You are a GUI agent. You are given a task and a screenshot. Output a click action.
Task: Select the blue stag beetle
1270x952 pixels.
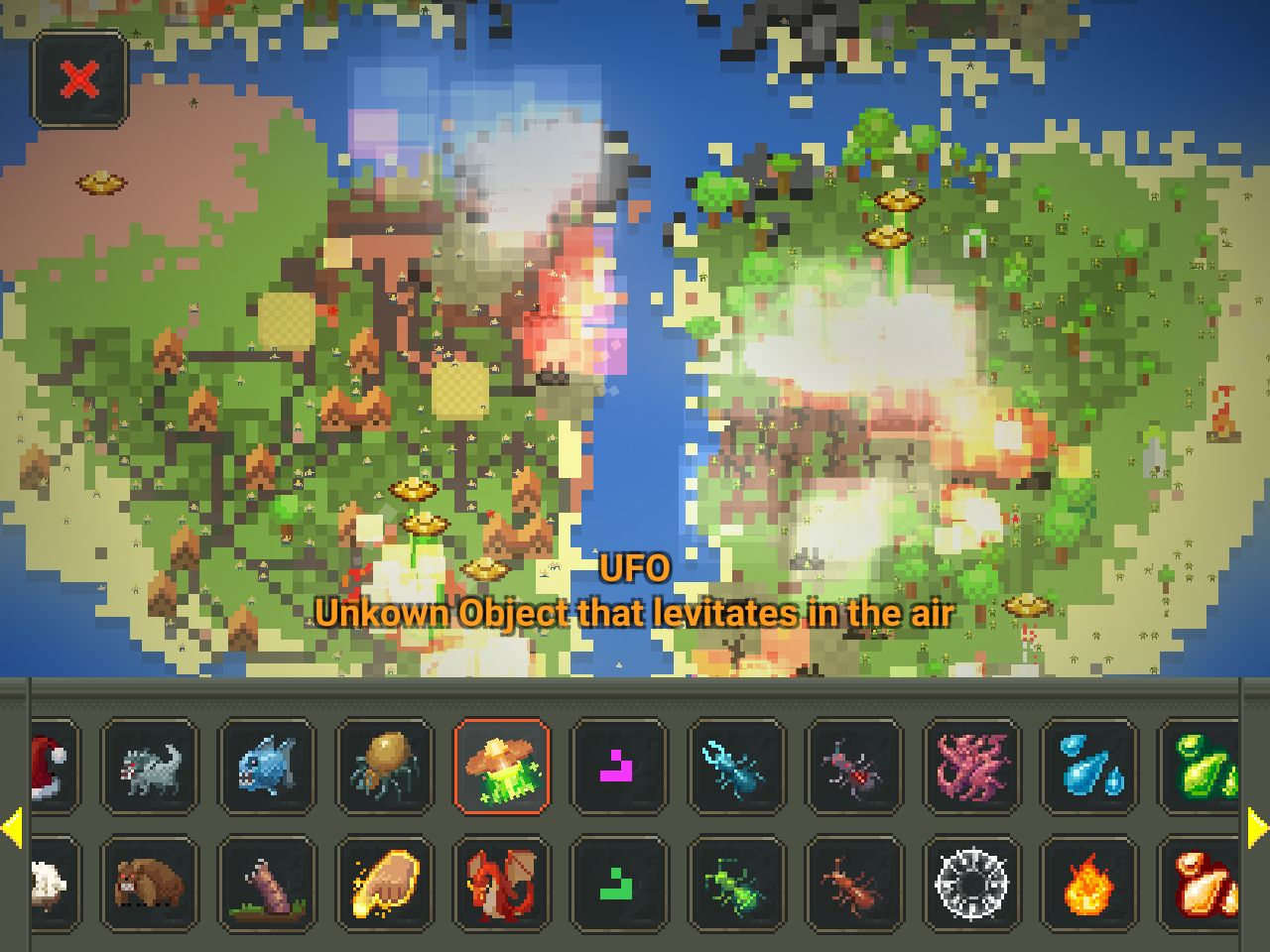click(737, 769)
